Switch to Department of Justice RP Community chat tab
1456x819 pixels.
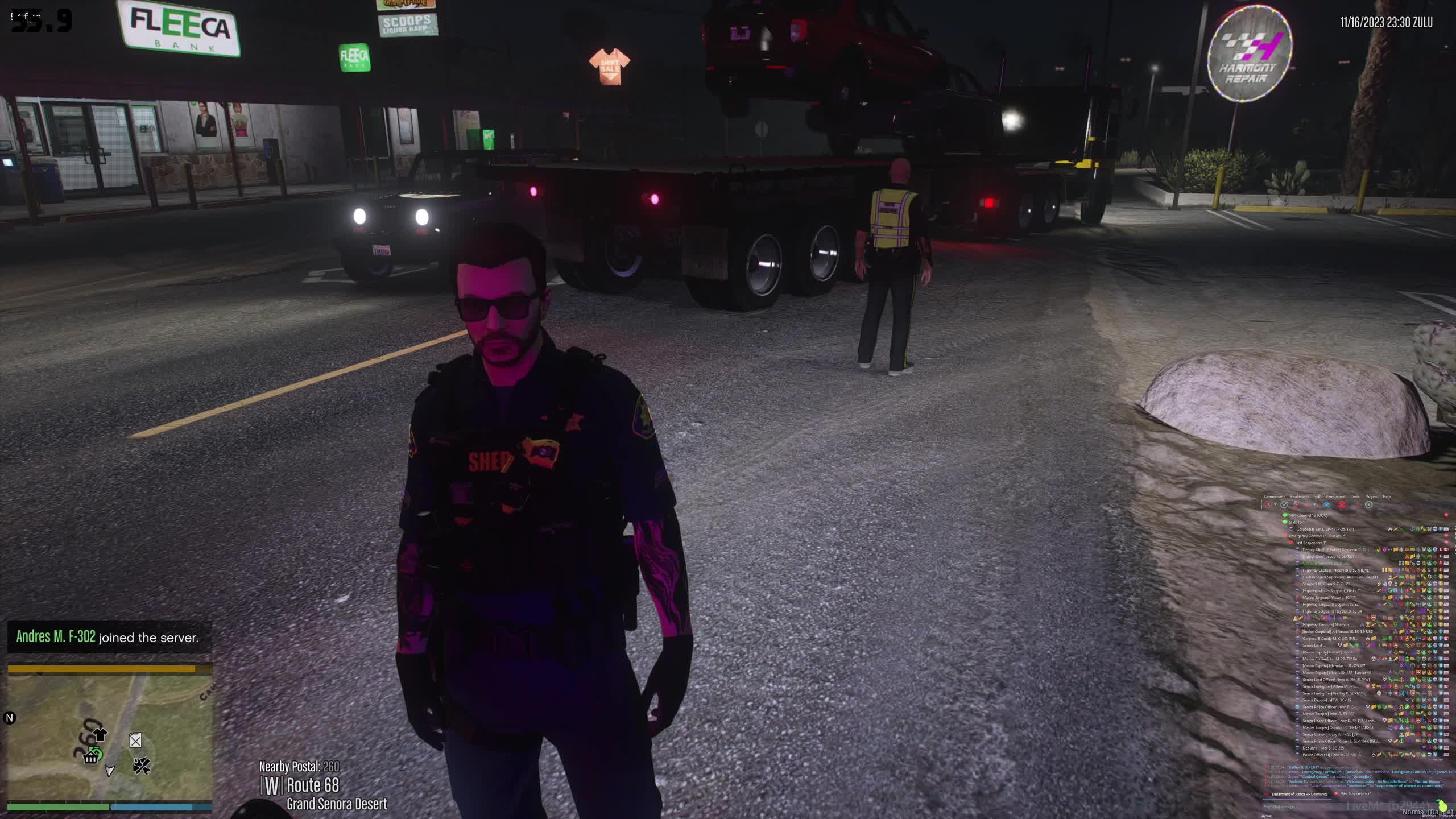1299,794
